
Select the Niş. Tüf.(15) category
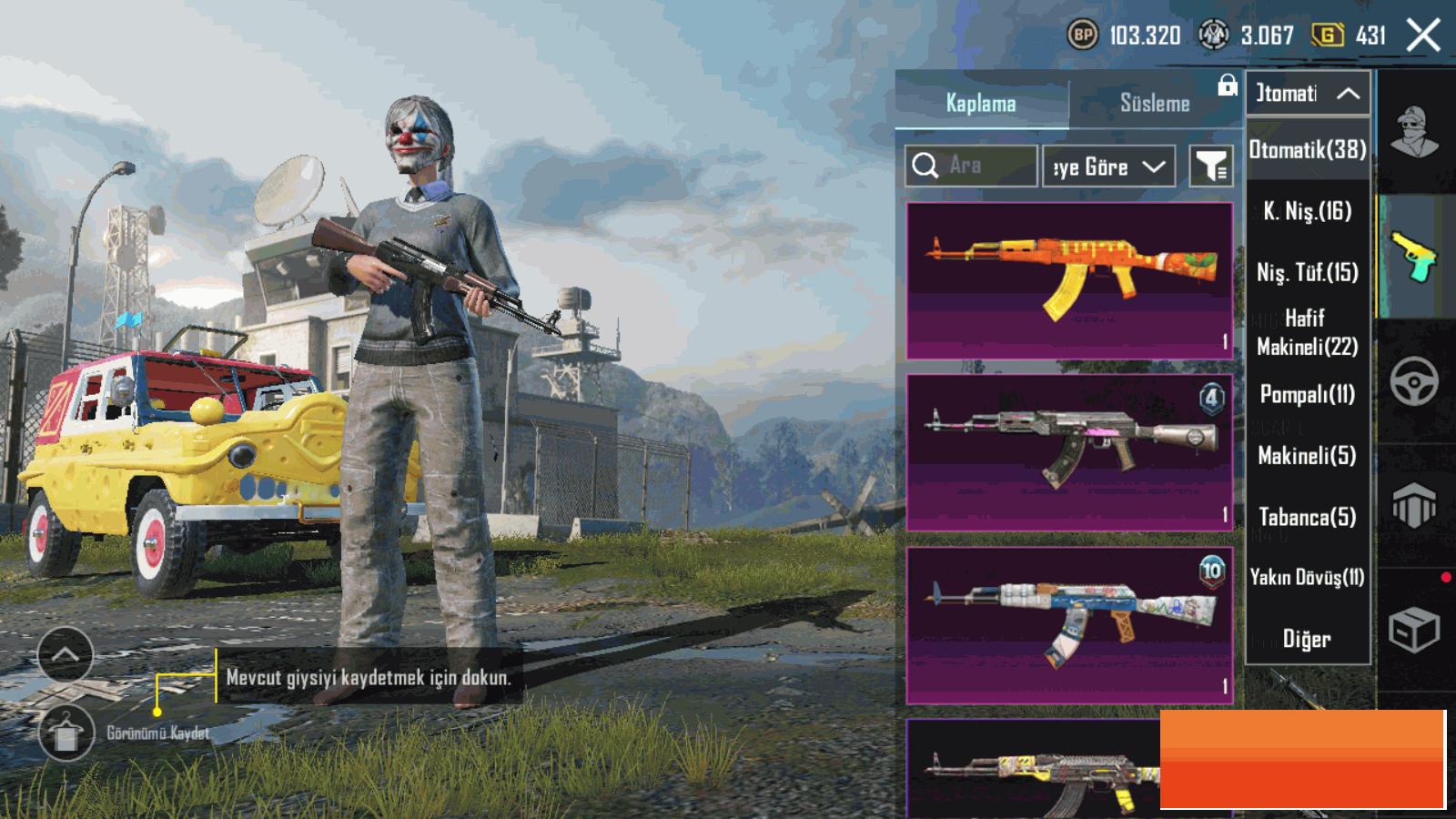pyautogui.click(x=1308, y=272)
